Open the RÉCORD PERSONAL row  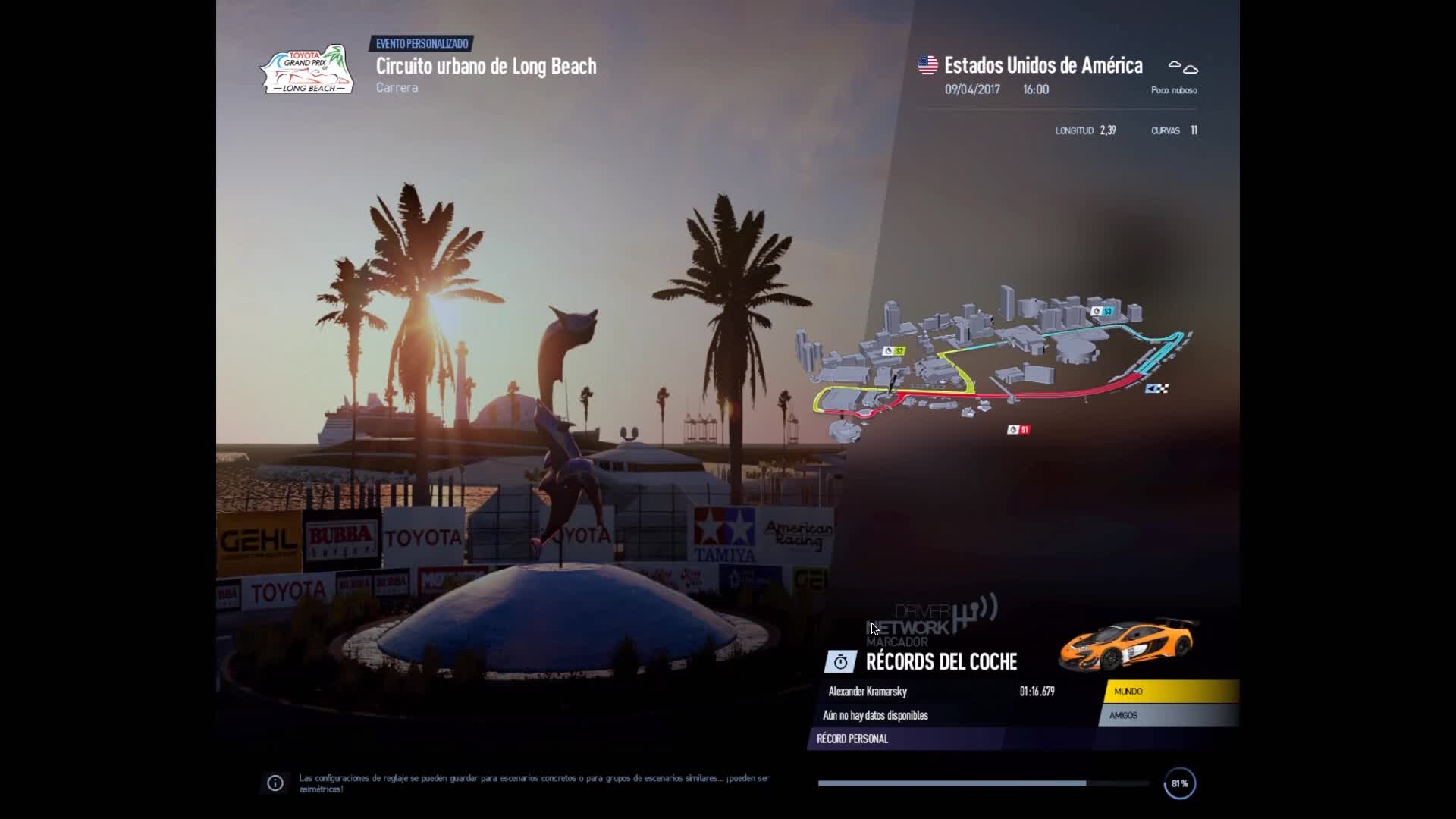coord(906,739)
